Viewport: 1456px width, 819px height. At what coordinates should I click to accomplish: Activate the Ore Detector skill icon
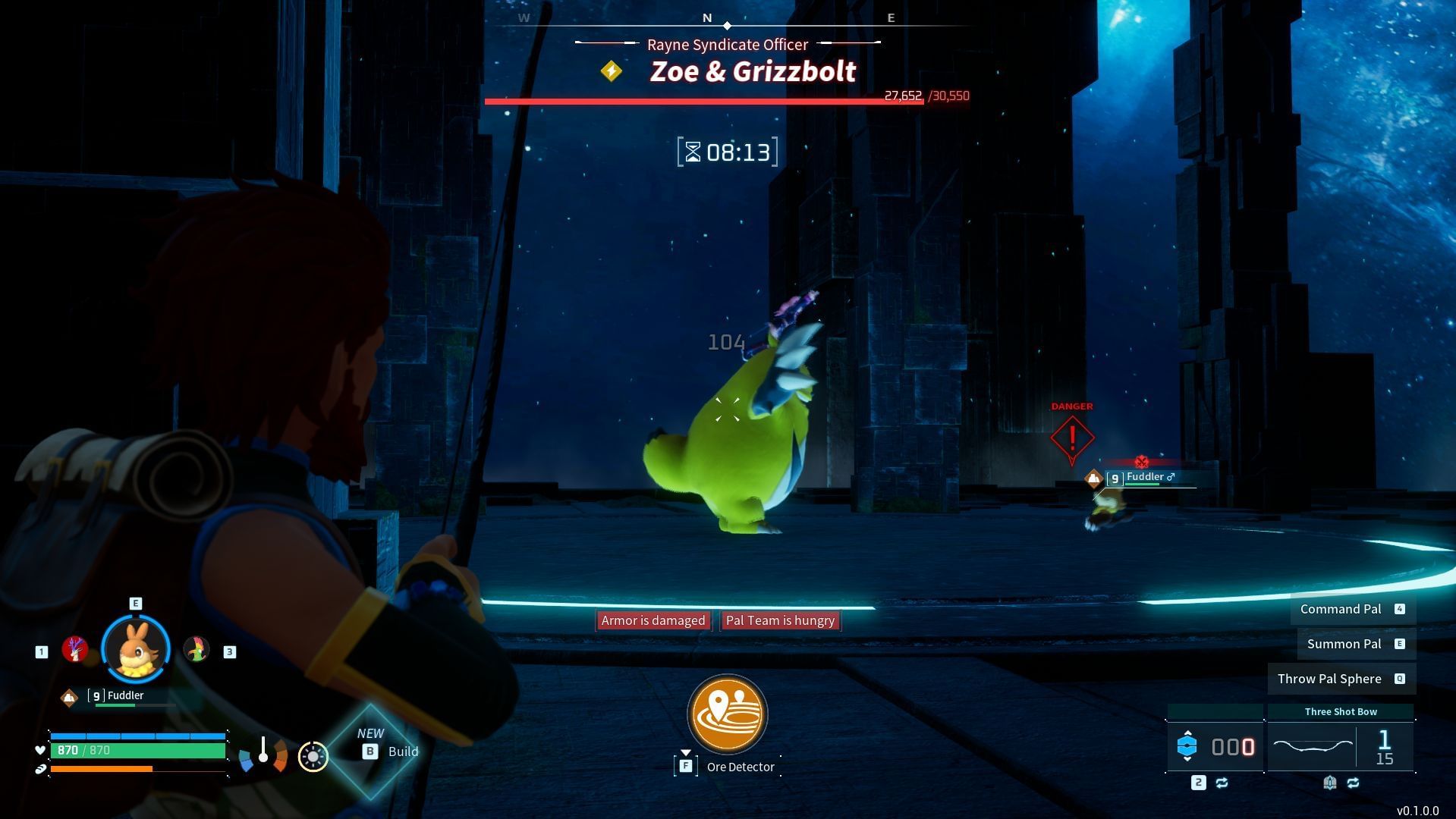coord(727,714)
